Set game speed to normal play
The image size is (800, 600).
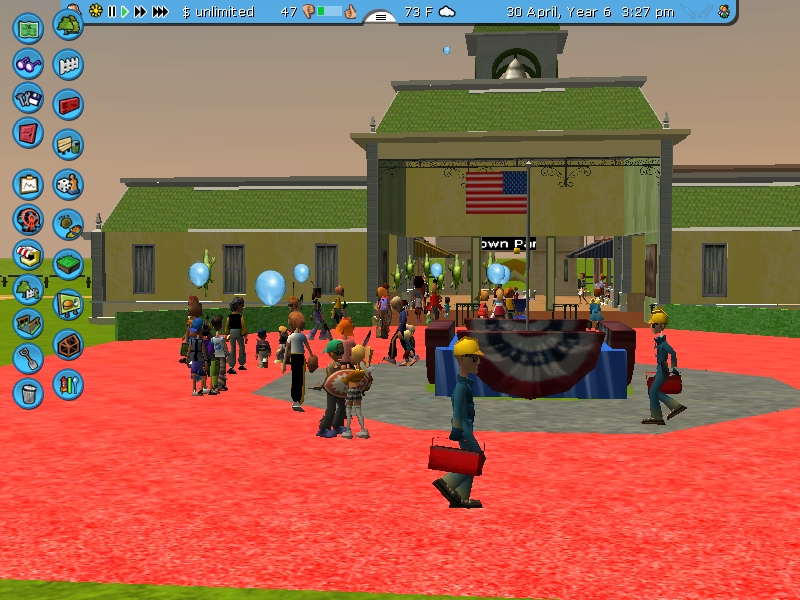coord(125,12)
